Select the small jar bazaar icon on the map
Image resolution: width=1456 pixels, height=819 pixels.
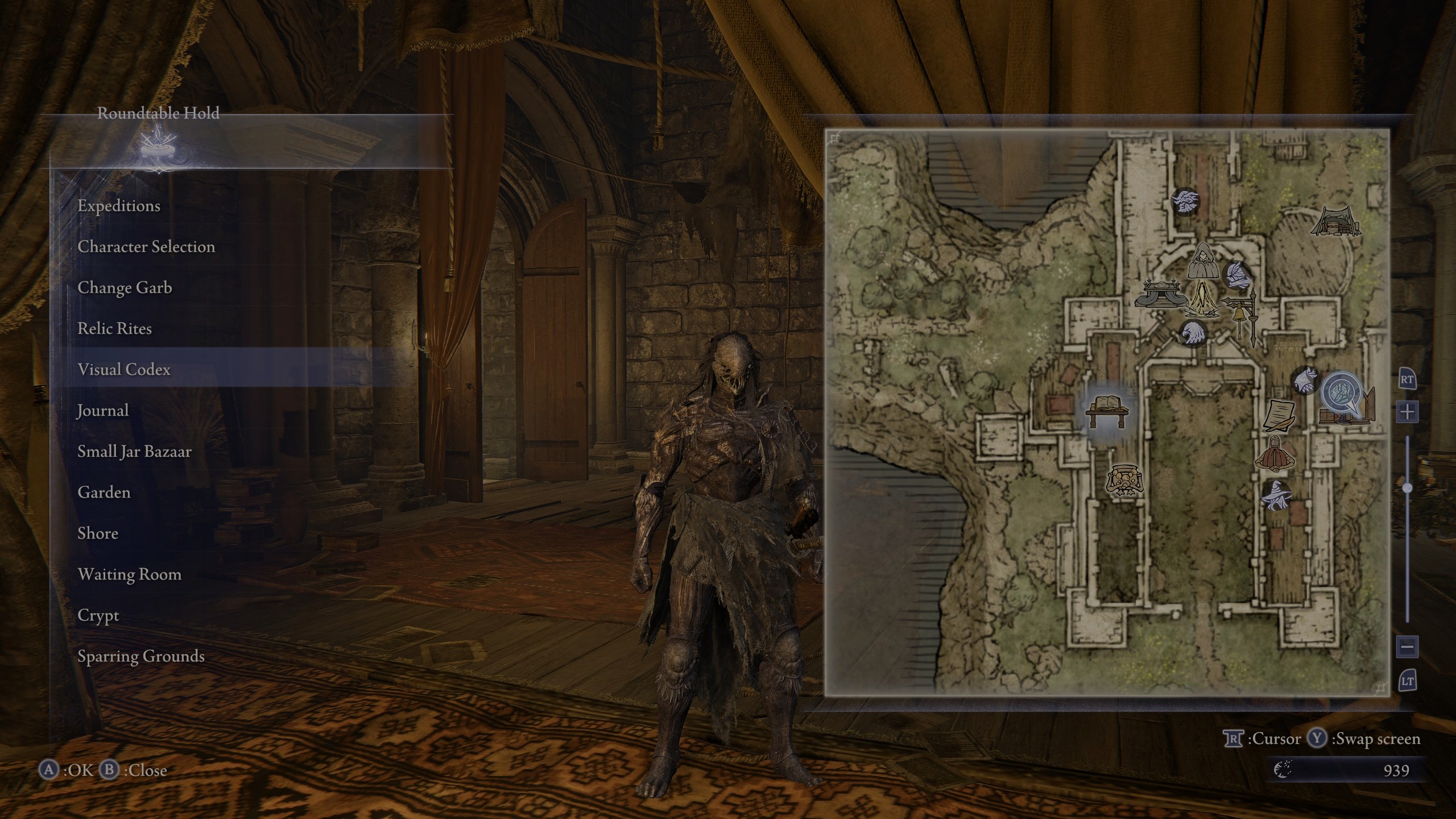(1125, 480)
